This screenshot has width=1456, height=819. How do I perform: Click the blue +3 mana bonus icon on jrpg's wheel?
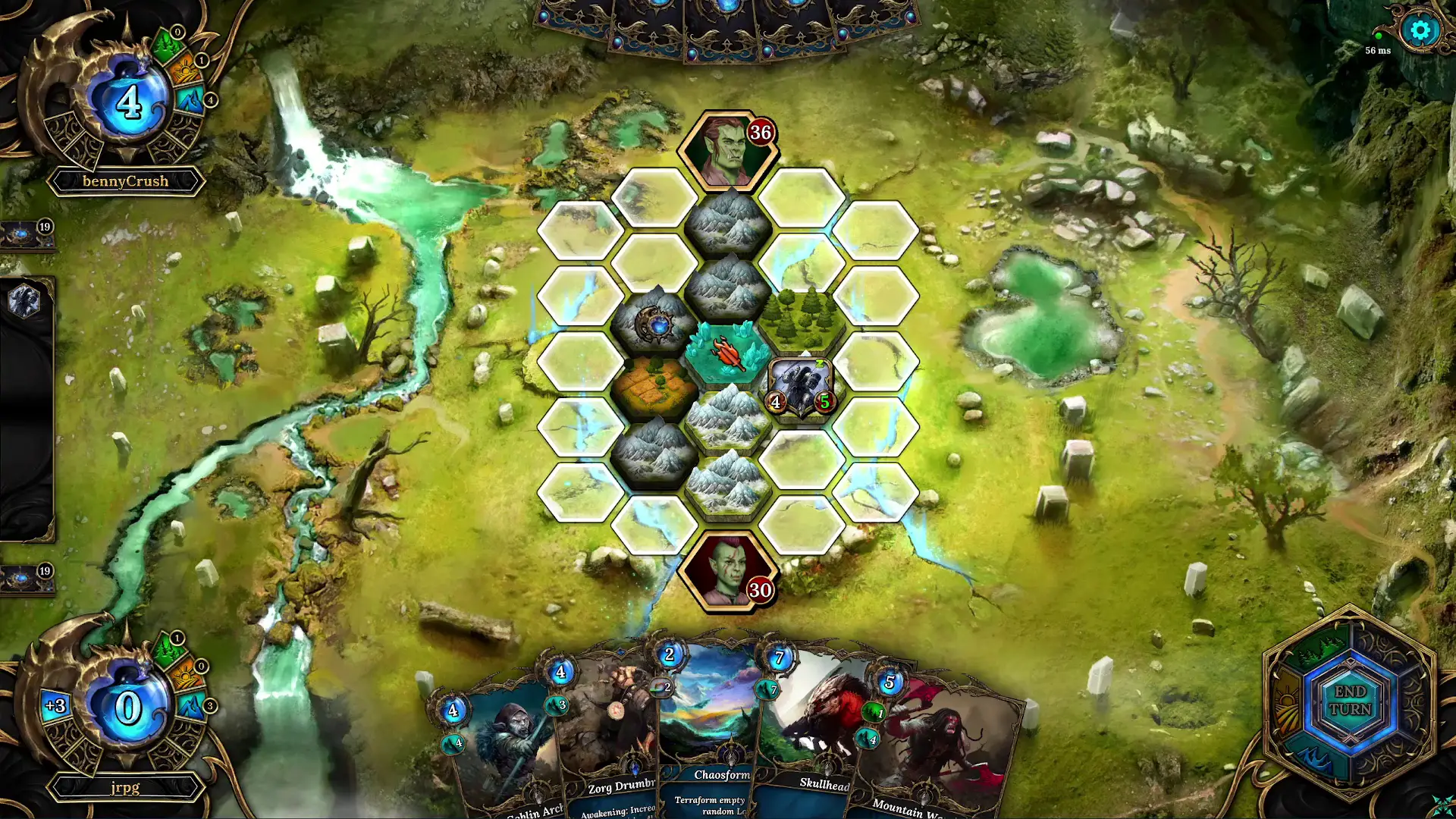click(x=54, y=705)
